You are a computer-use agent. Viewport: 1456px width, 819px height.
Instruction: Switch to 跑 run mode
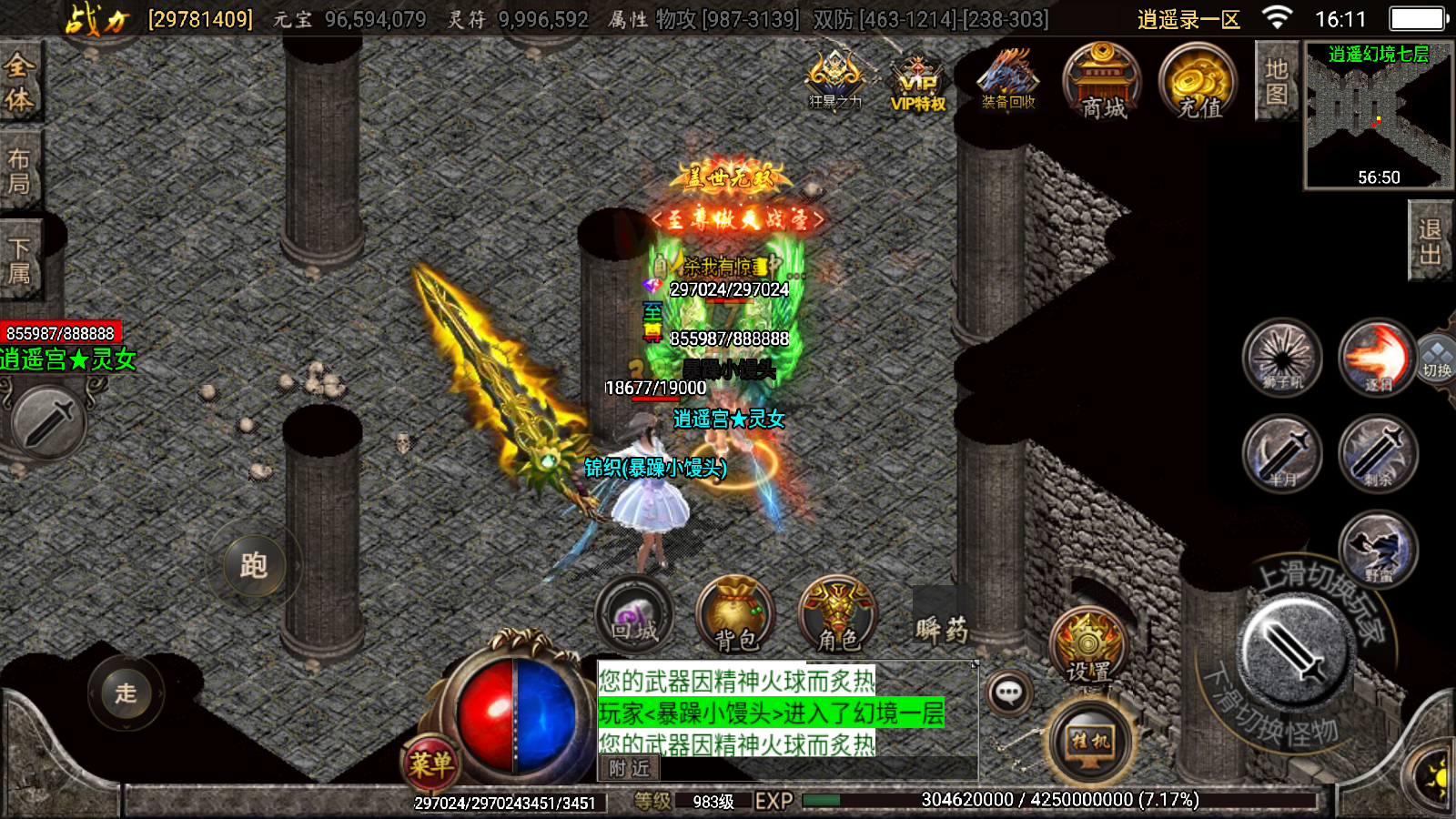(x=254, y=565)
